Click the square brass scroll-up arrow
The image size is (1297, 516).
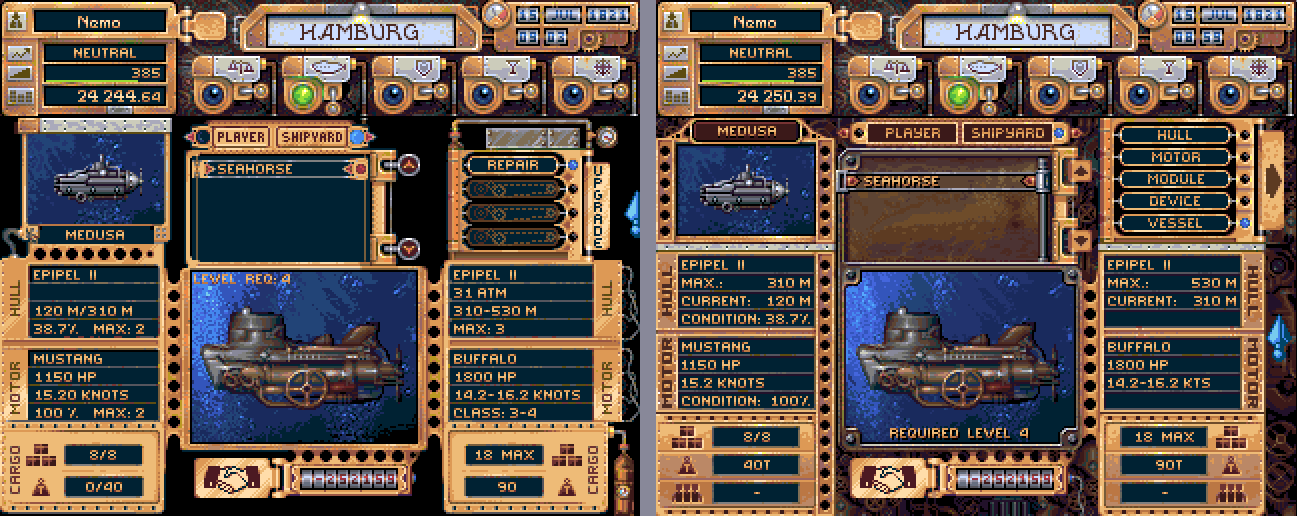[1078, 171]
